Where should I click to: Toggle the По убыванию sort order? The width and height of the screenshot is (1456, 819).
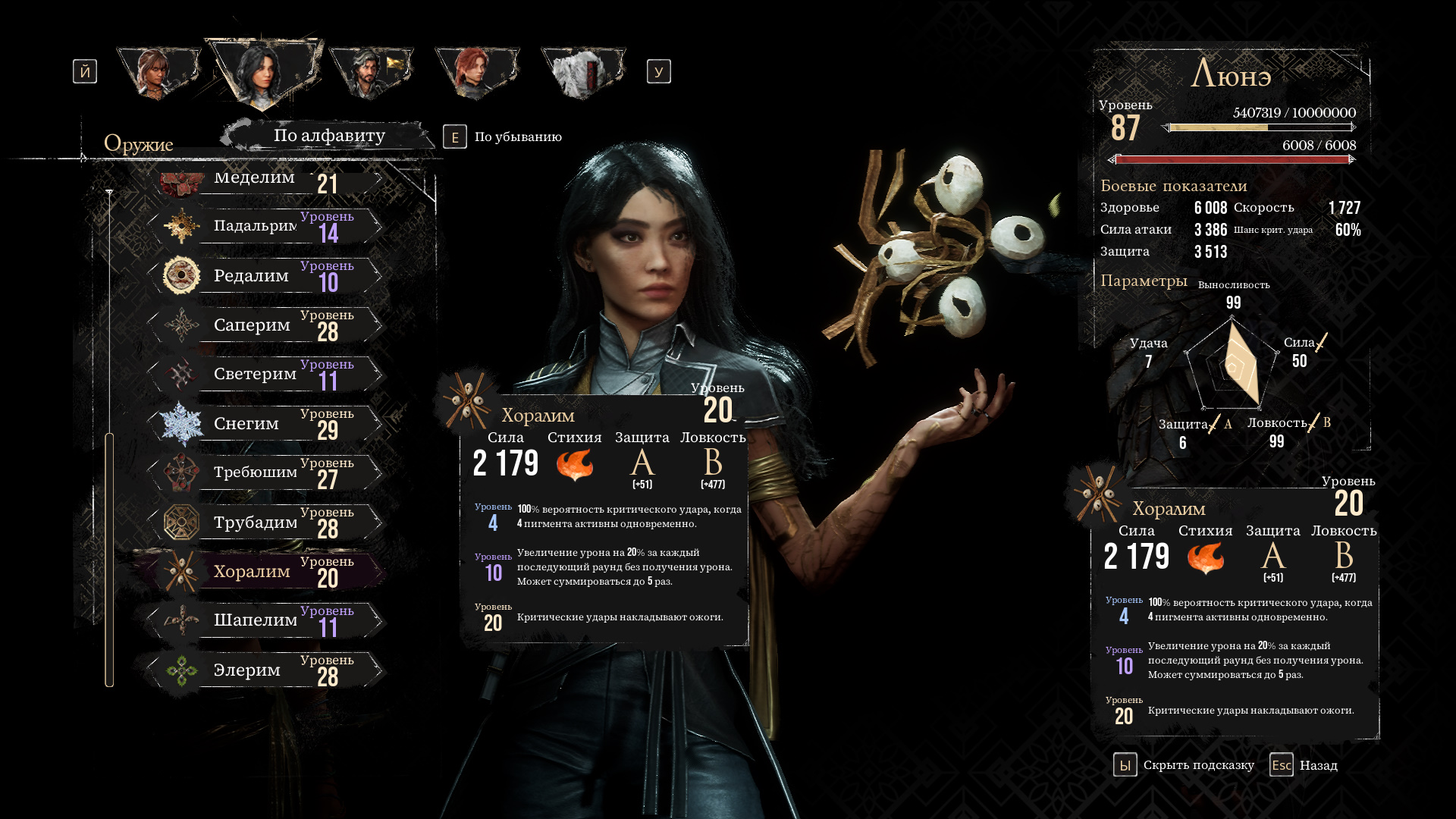504,137
